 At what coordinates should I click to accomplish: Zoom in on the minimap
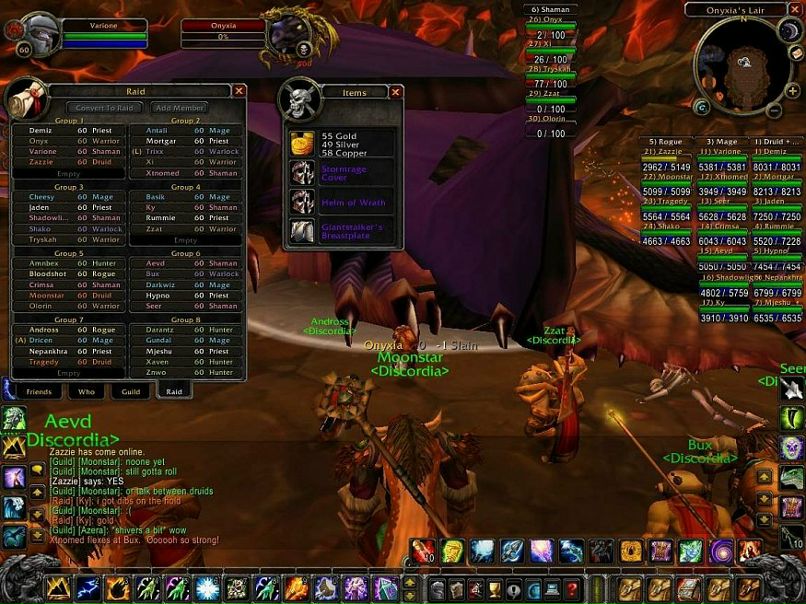point(792,91)
